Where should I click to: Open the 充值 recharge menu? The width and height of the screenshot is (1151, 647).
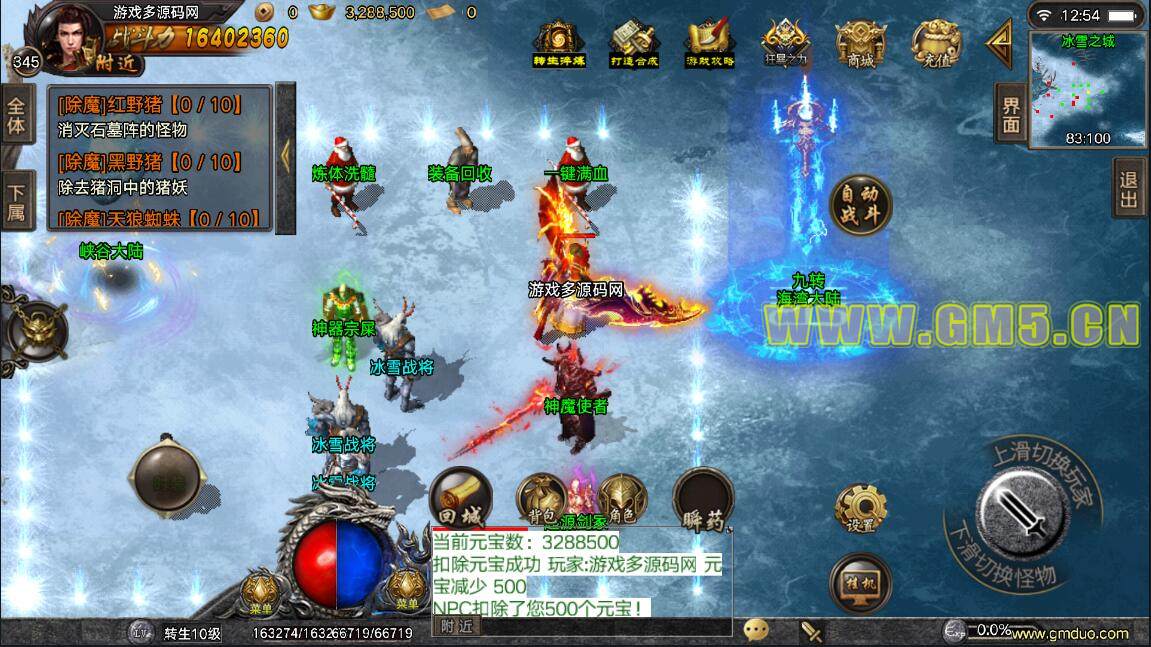pos(935,42)
